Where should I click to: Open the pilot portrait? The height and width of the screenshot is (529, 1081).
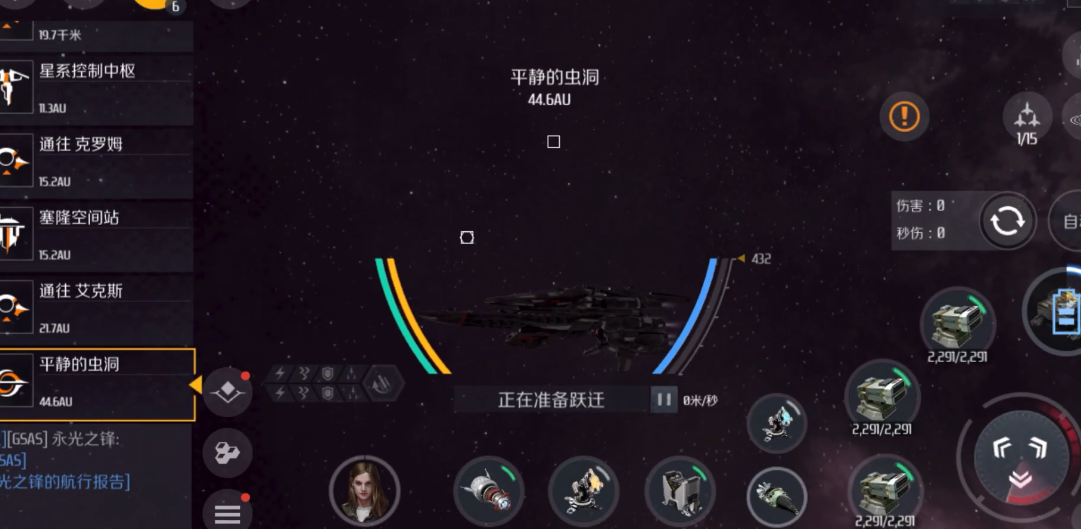click(x=364, y=490)
